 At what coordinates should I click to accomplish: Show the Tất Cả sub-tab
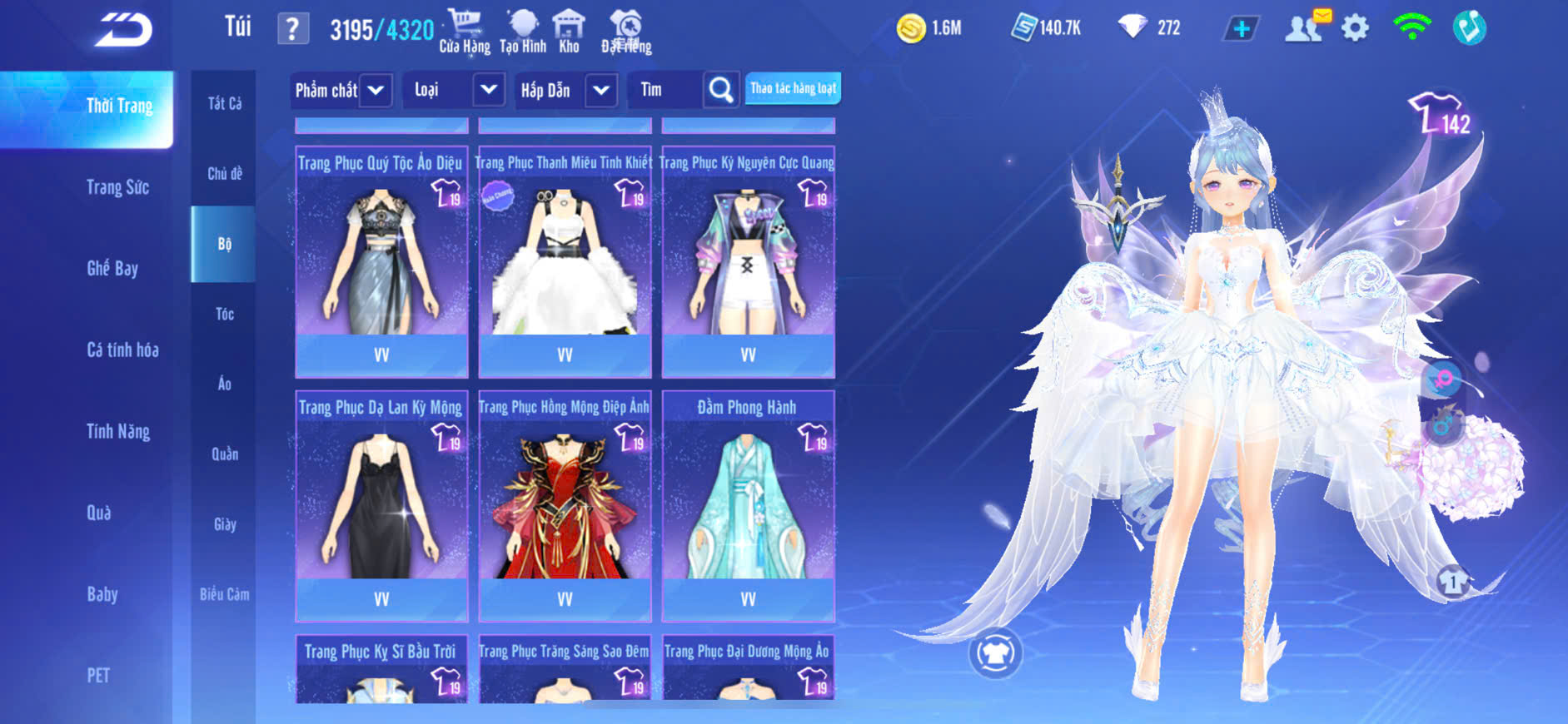224,103
